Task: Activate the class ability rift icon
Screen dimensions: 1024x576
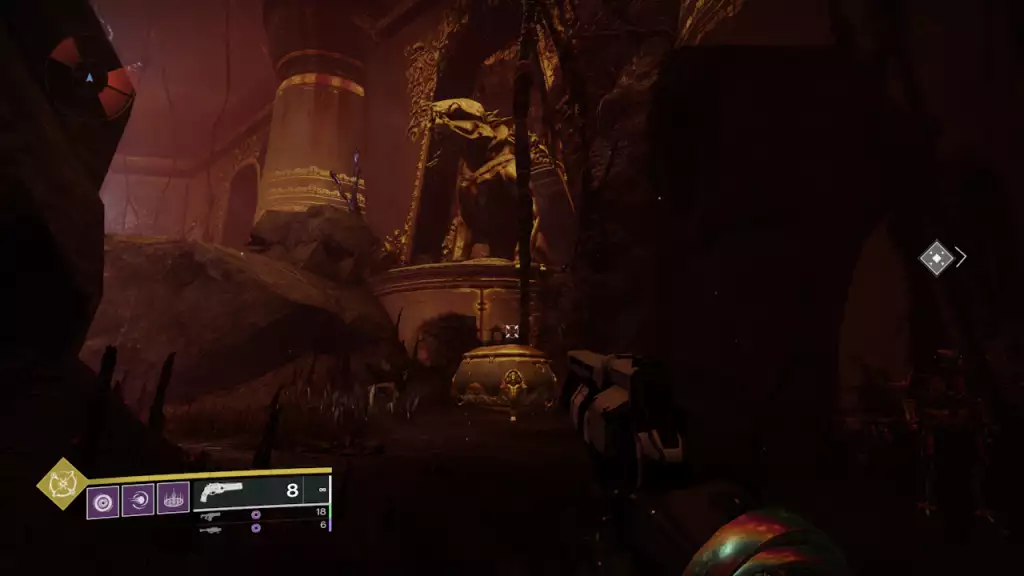Action: pos(172,499)
